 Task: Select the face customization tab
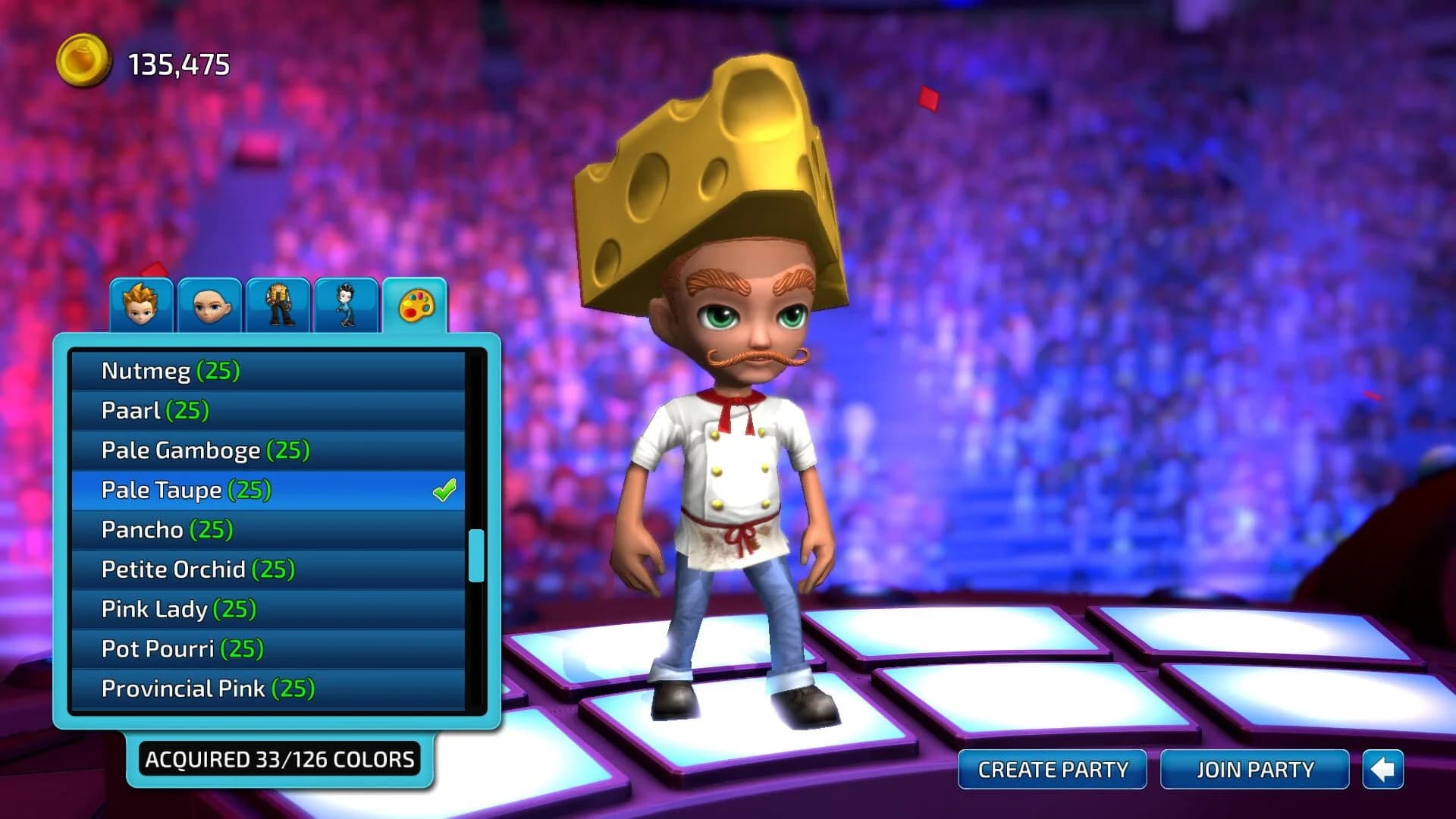pyautogui.click(x=210, y=303)
